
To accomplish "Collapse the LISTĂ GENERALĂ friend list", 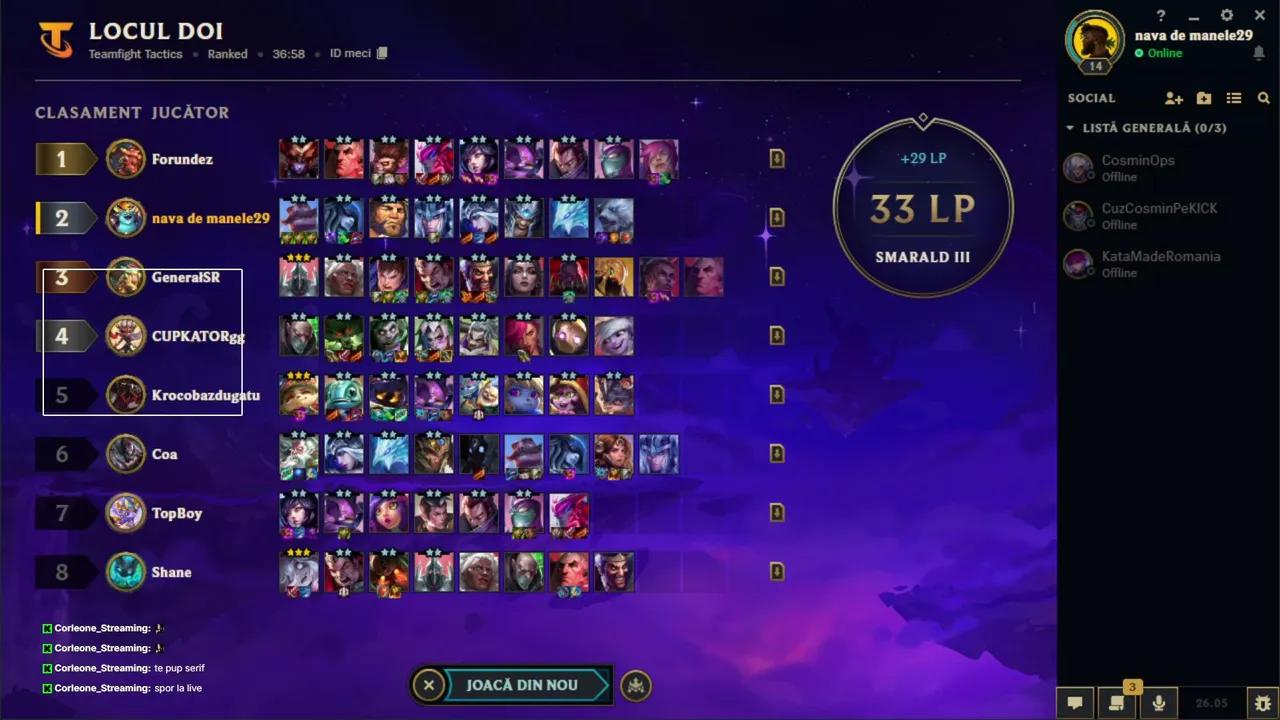I will click(1071, 128).
